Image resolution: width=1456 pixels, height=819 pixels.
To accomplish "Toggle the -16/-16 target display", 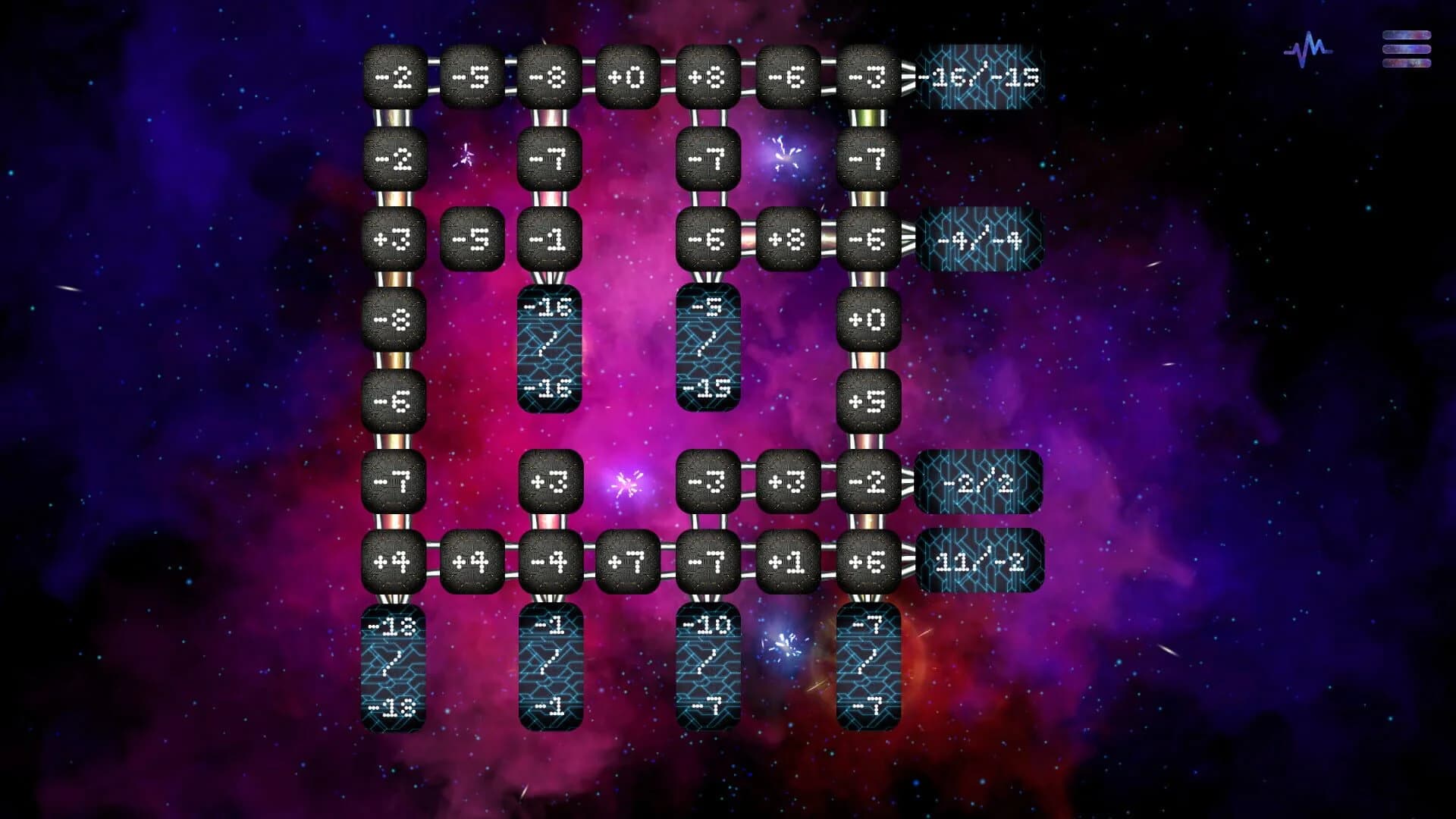I will click(x=551, y=349).
